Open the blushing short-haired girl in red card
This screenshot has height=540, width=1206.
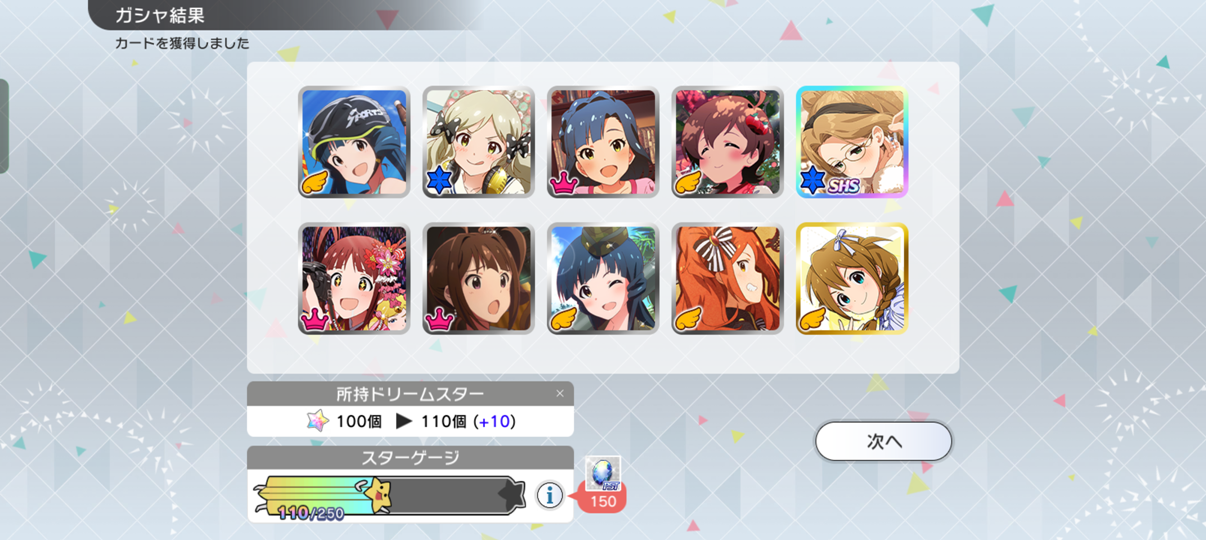(727, 141)
